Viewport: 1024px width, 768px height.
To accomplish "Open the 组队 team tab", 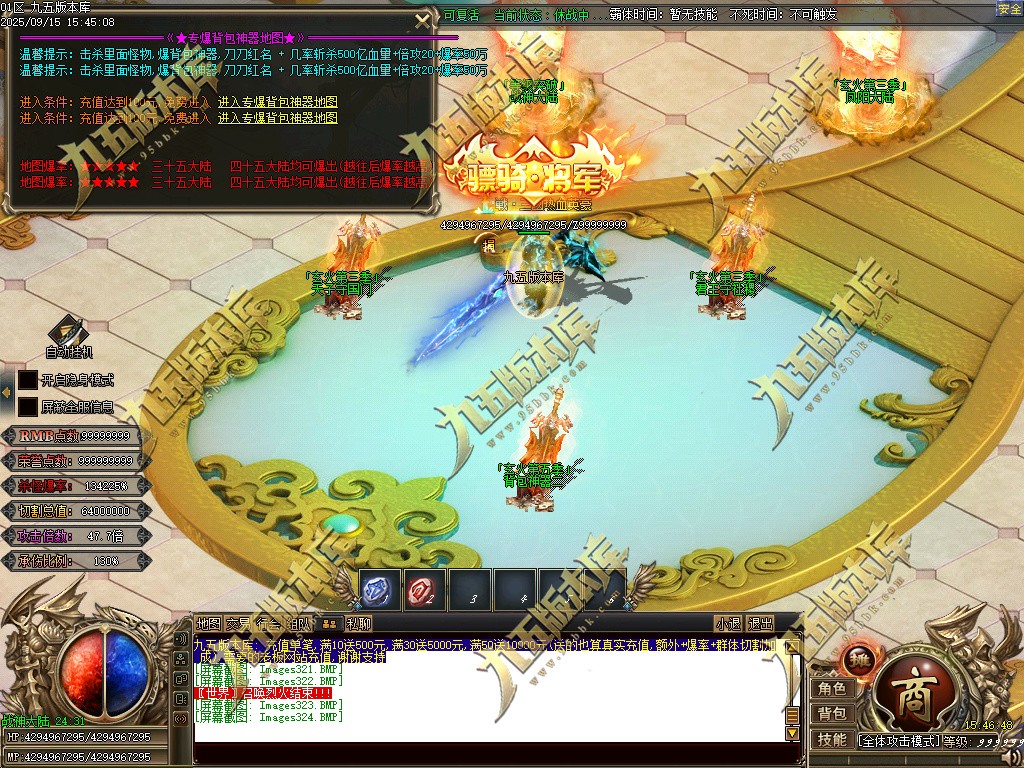I will click(298, 624).
